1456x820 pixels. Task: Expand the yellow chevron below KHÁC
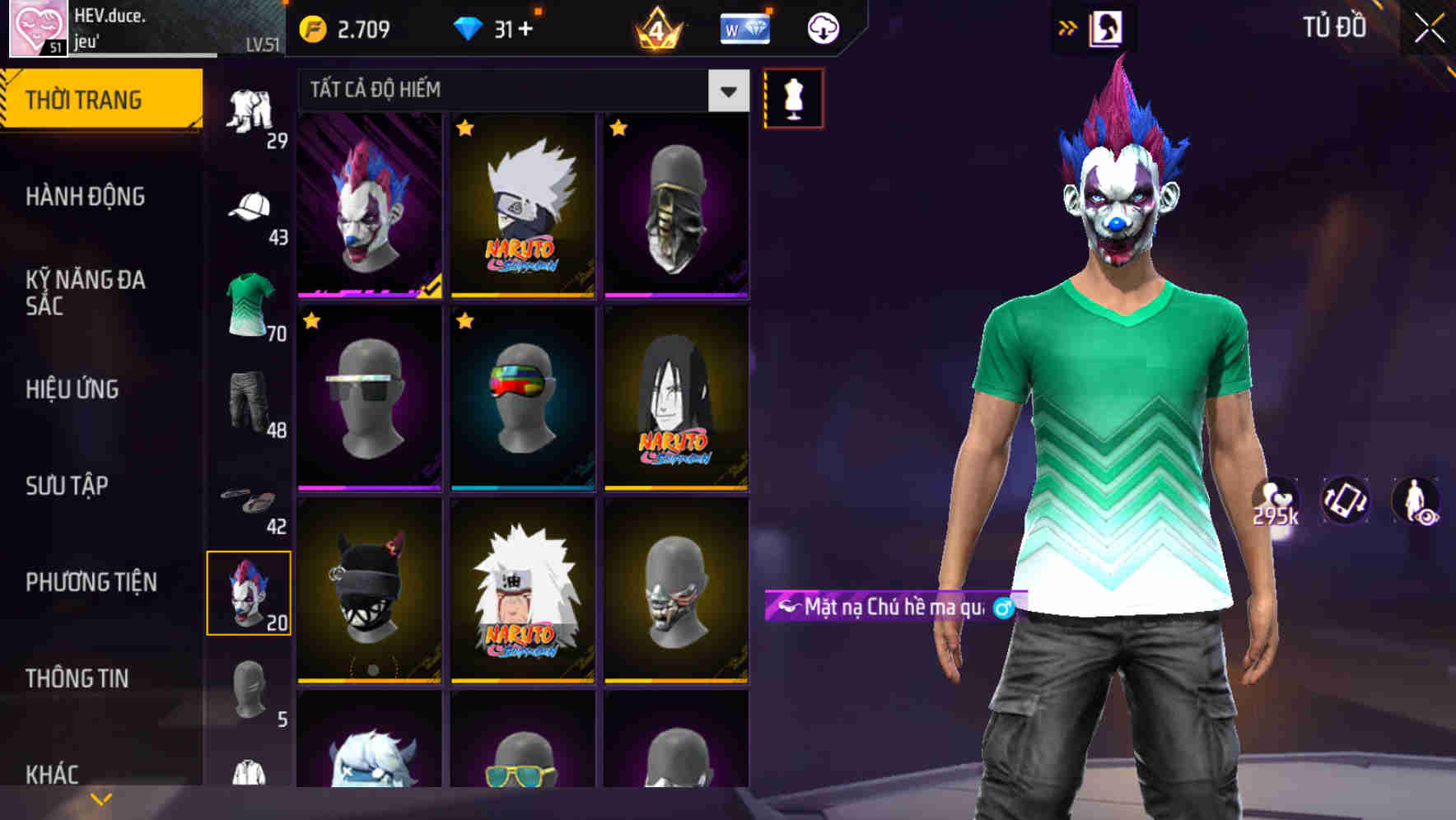pos(99,797)
